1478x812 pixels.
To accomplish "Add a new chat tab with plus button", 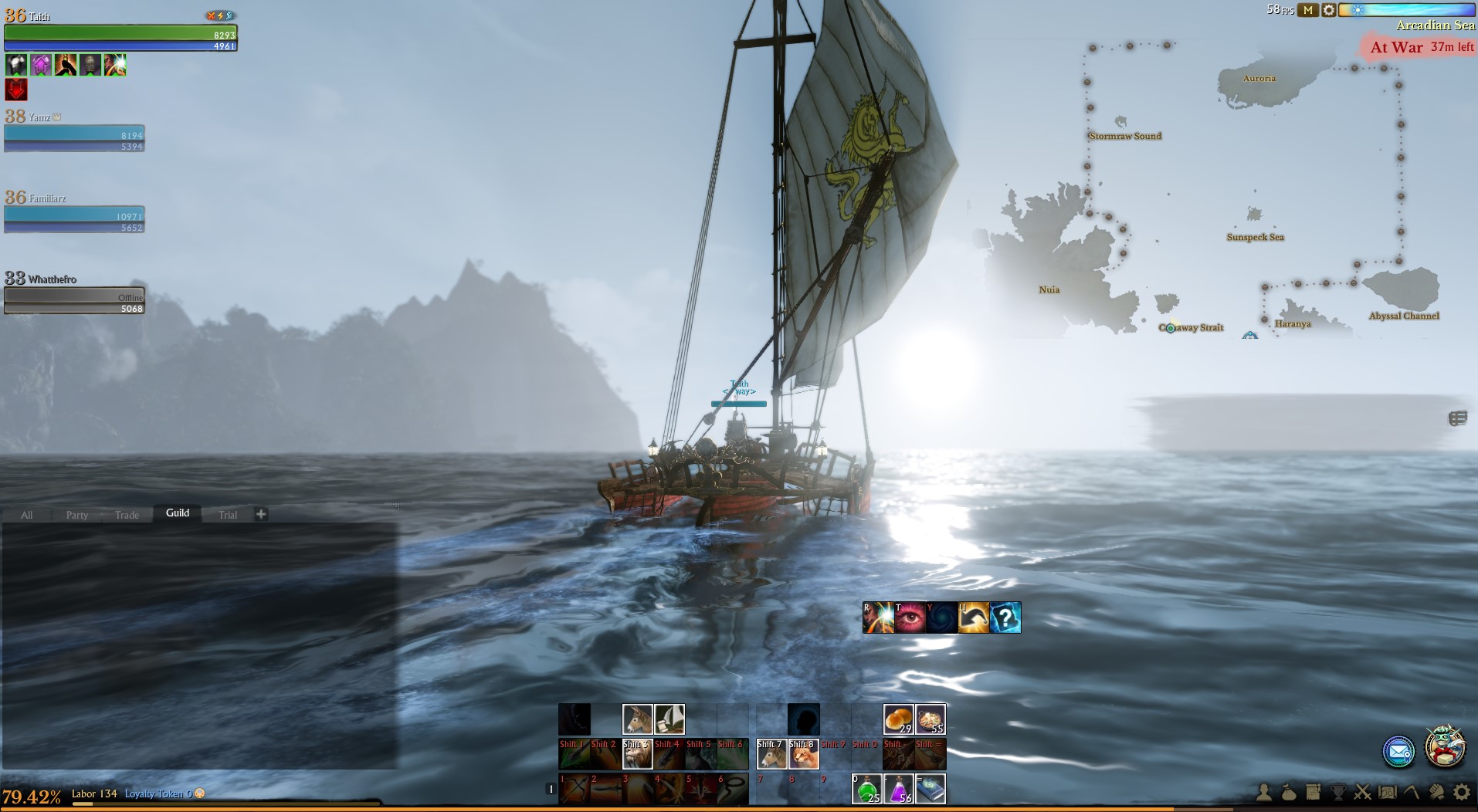I will tap(261, 514).
